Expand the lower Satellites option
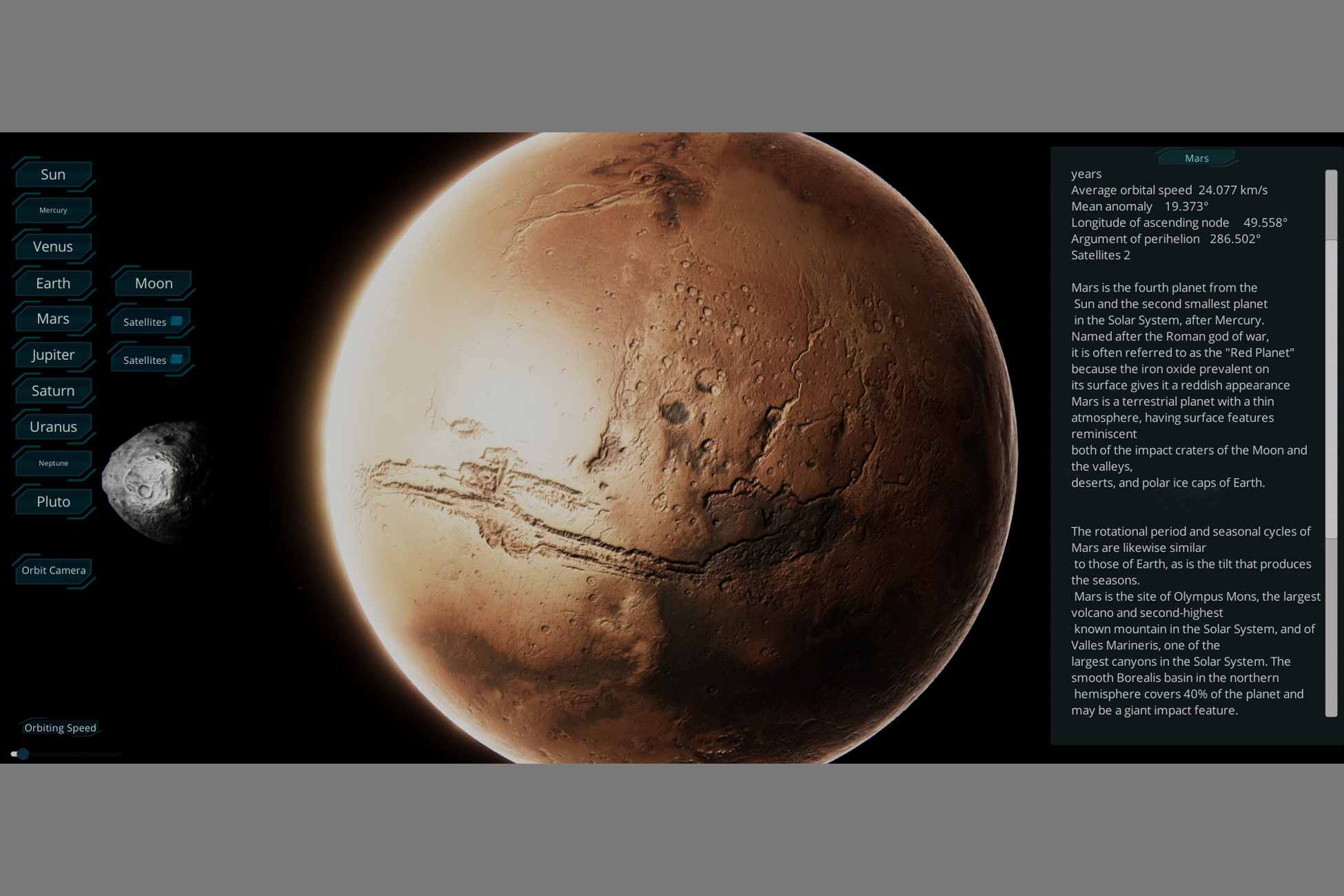This screenshot has width=1344, height=896. pyautogui.click(x=144, y=360)
